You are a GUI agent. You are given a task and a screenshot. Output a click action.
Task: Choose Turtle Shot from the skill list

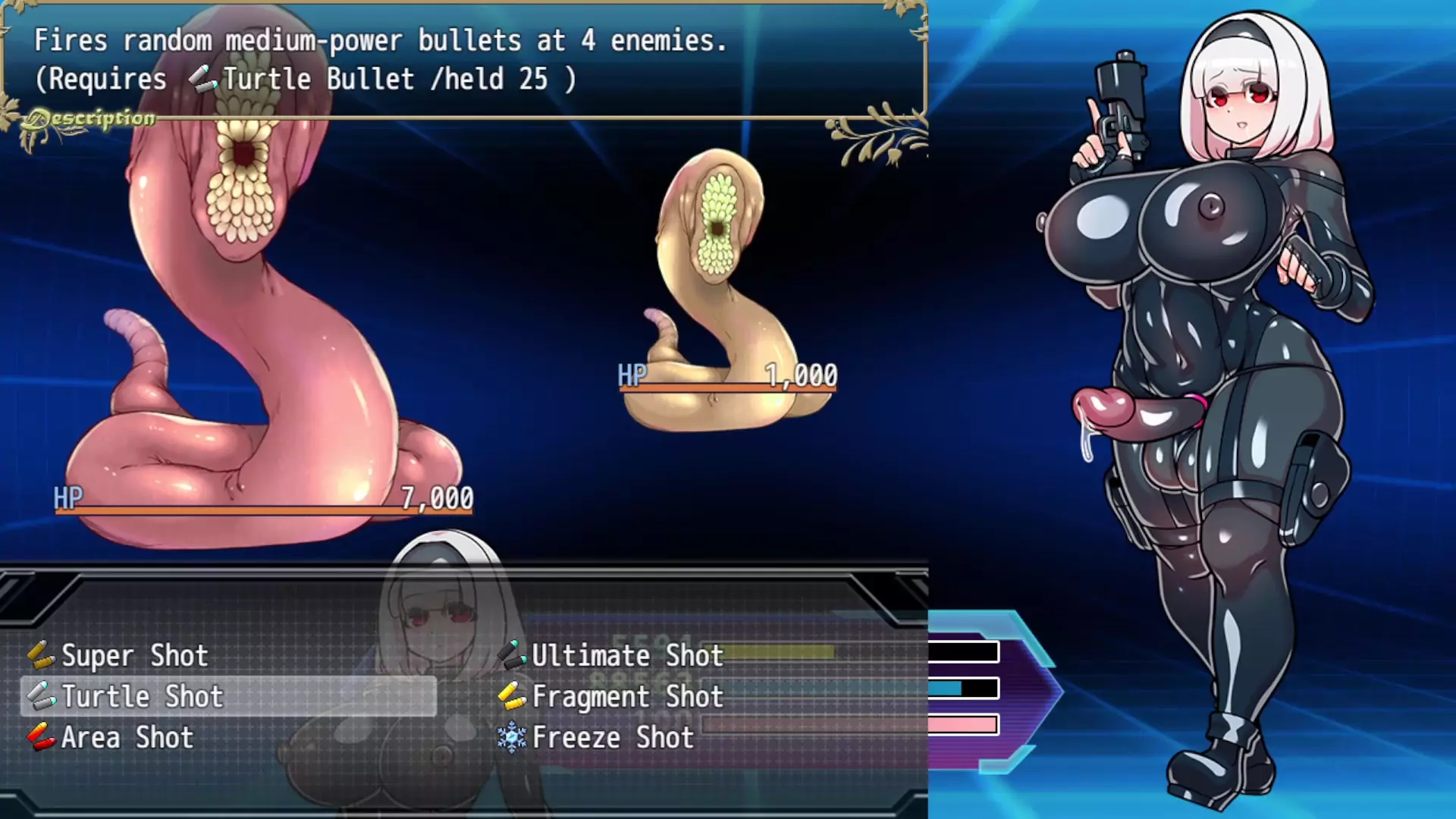click(143, 697)
